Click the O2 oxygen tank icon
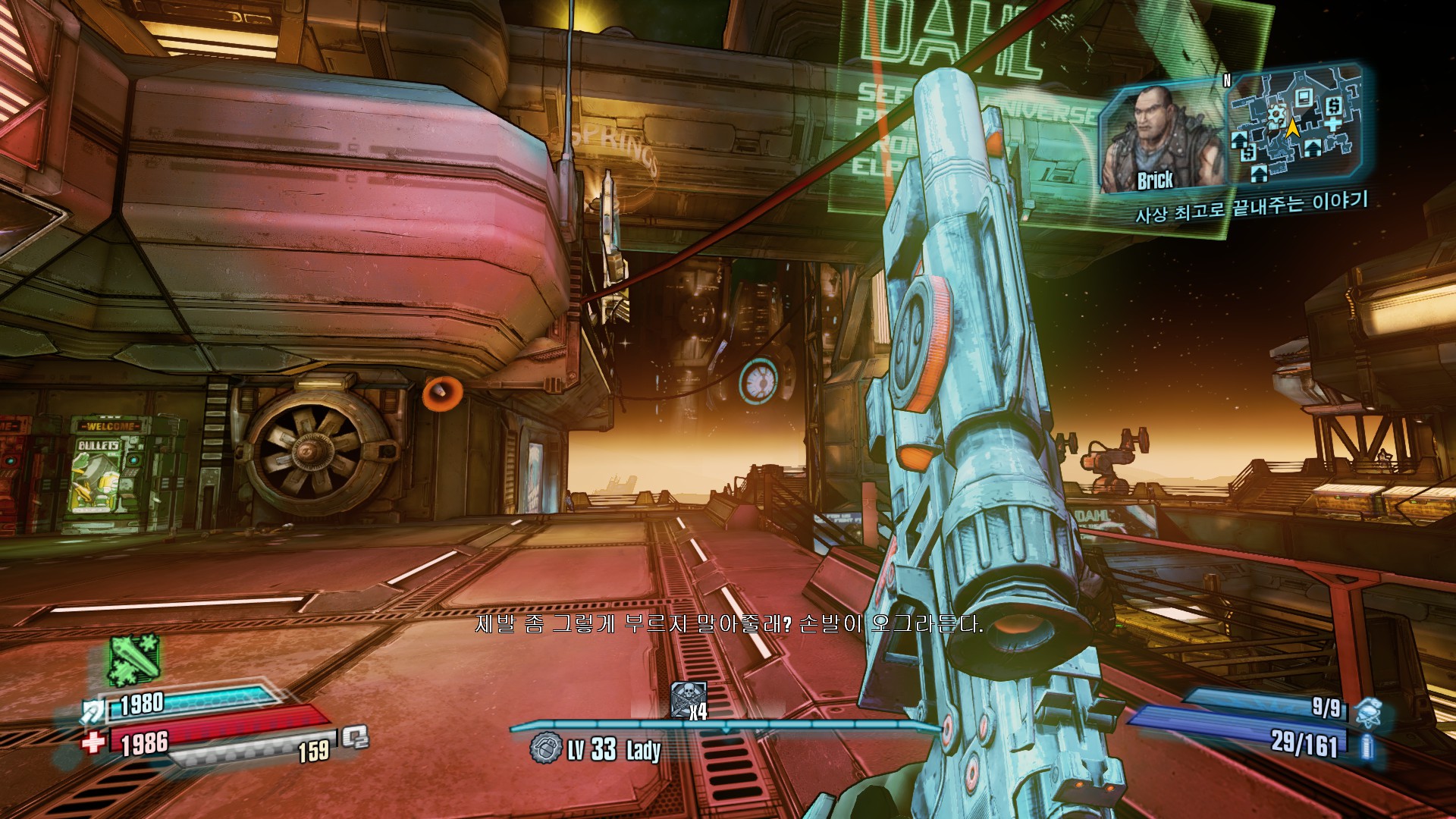Viewport: 1456px width, 819px height. [x=354, y=738]
